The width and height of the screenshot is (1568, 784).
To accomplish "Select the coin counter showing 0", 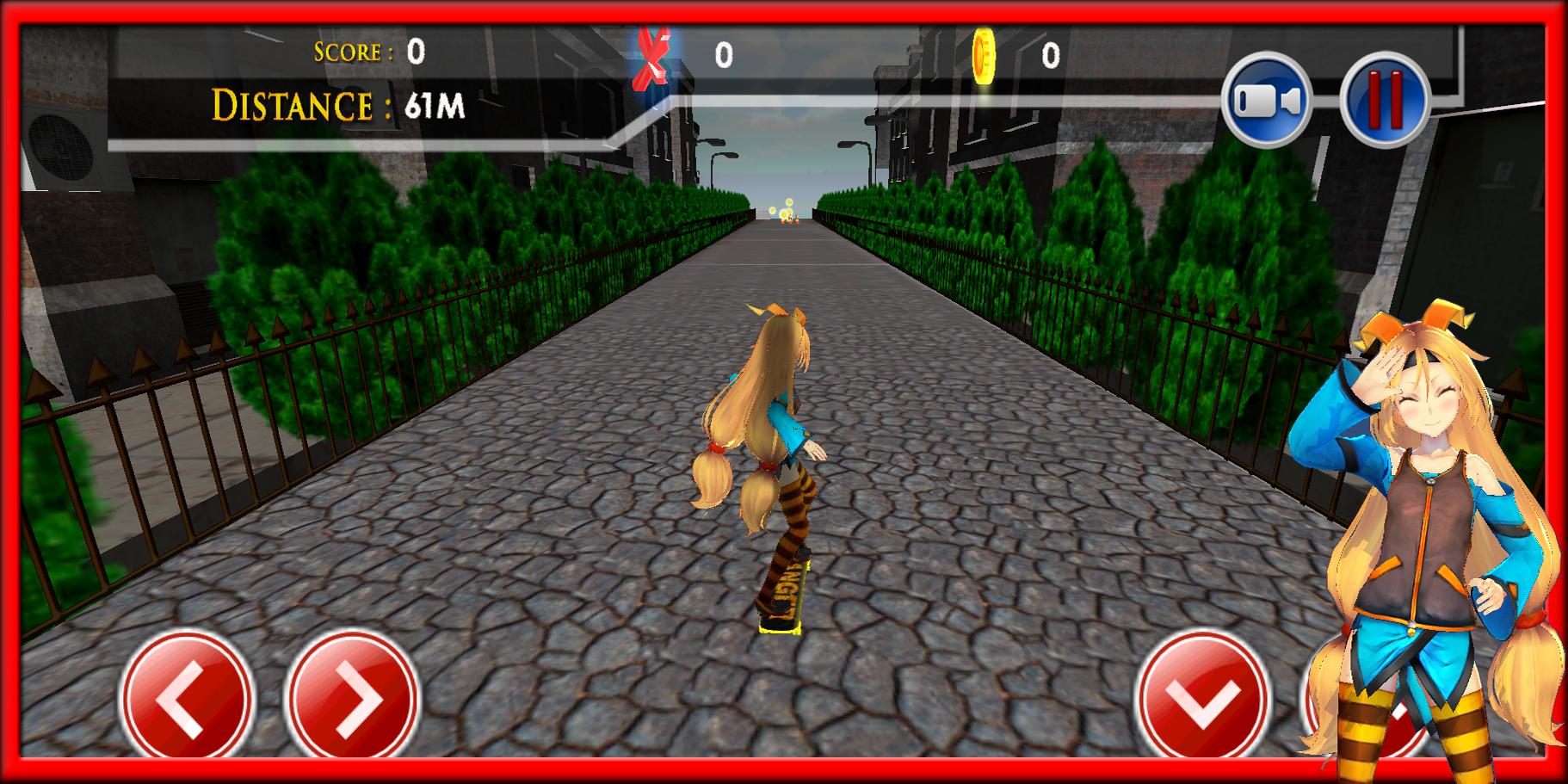I will coord(1052,56).
